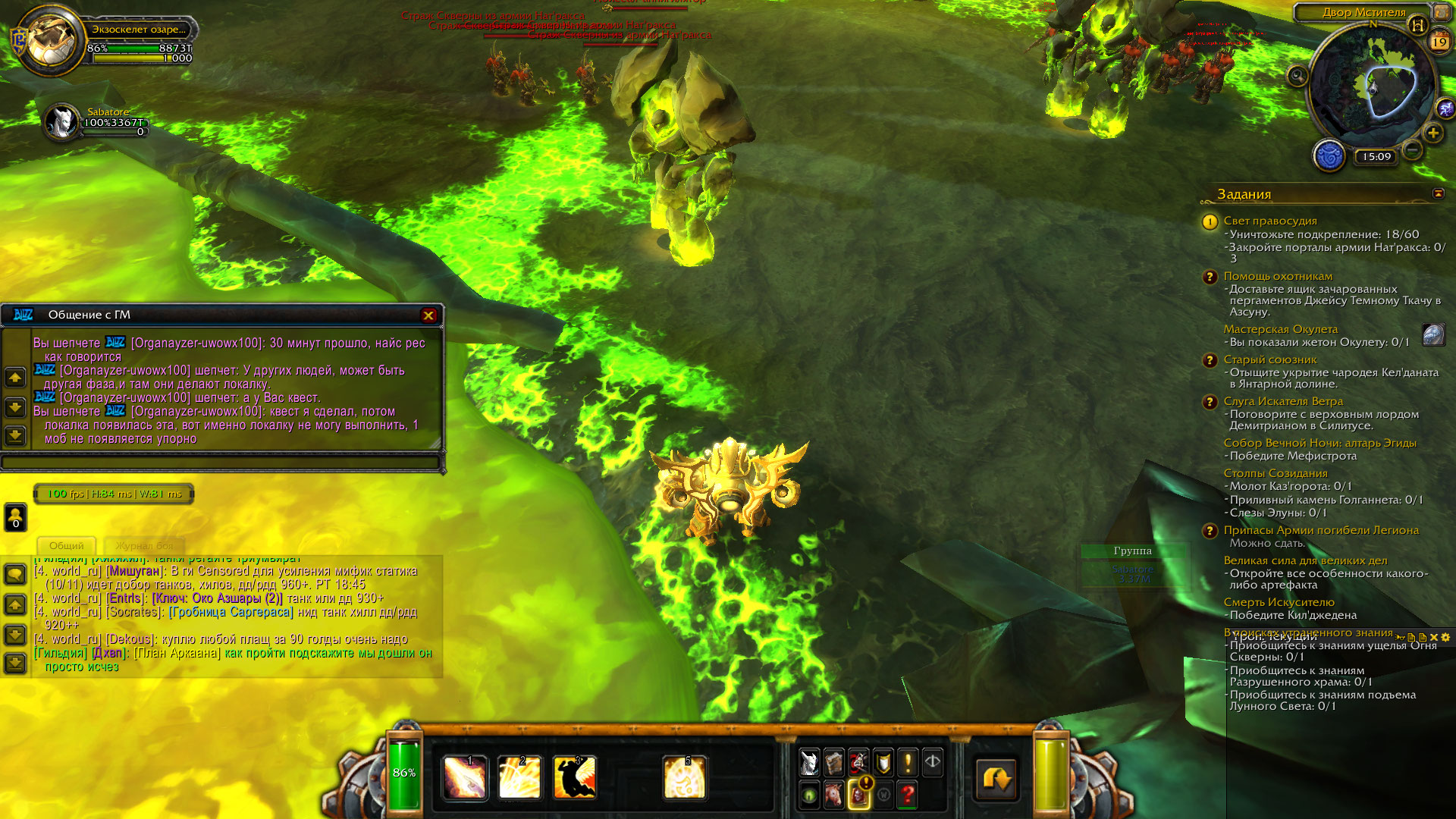Open the calendar button showing 19
Image resolution: width=1456 pixels, height=819 pixels.
click(x=1439, y=42)
